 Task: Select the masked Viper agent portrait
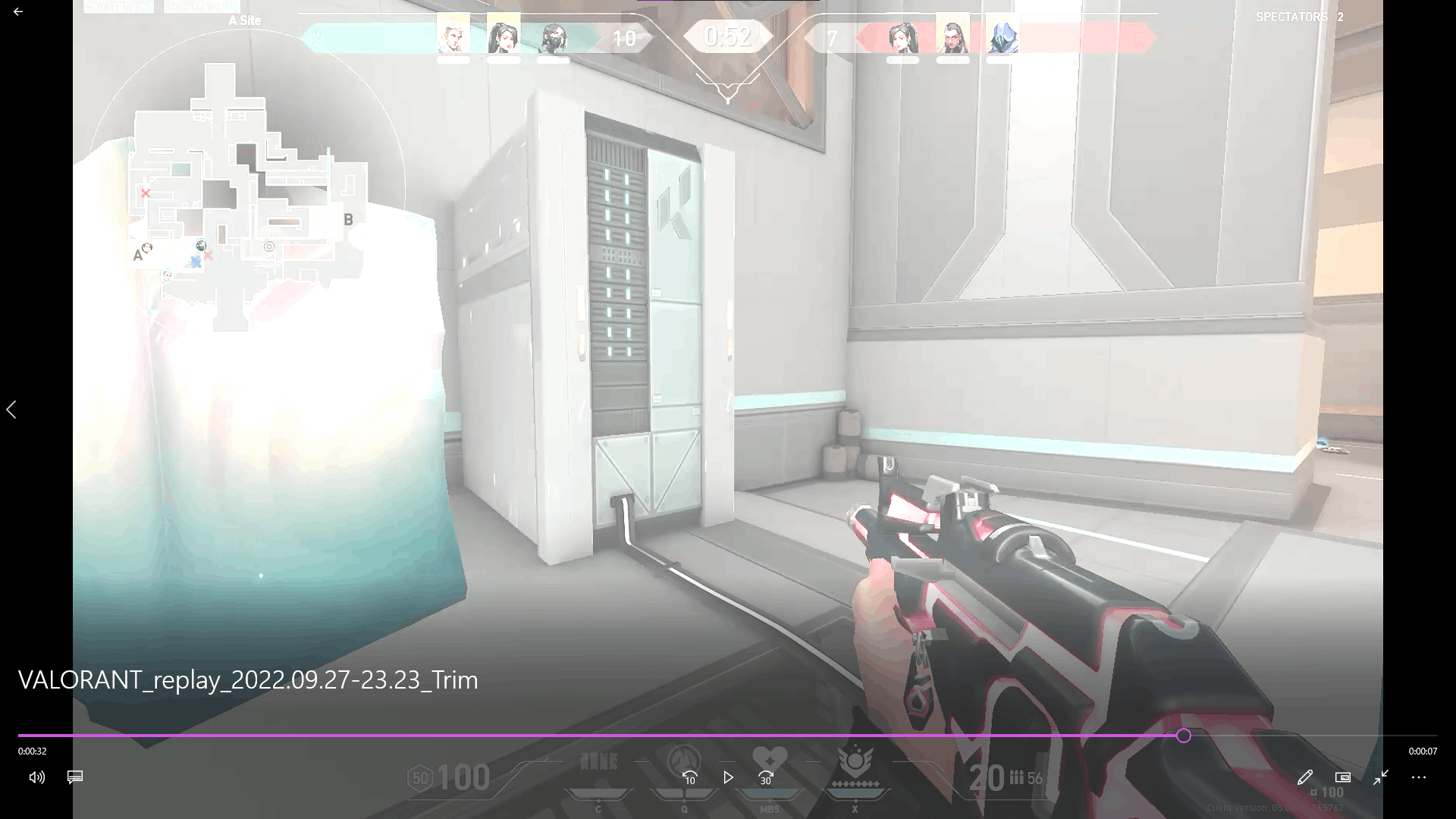553,36
